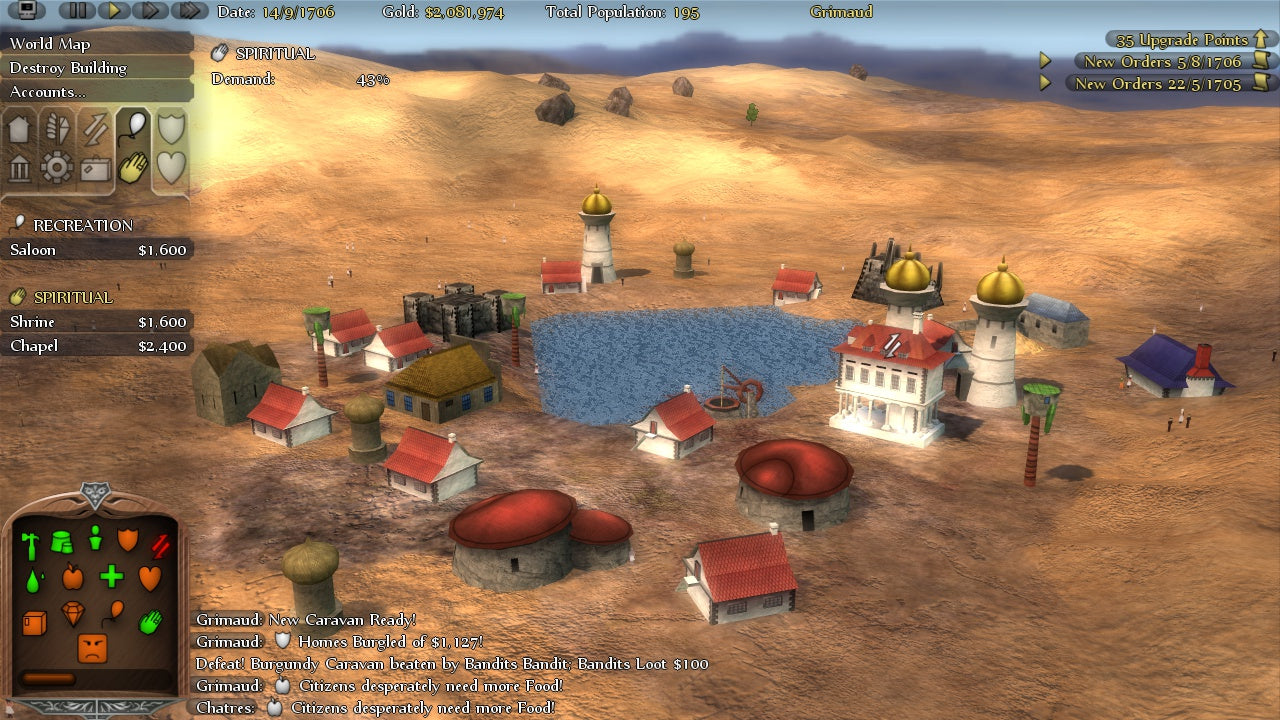Set game speed to double fast-forward

coord(150,11)
